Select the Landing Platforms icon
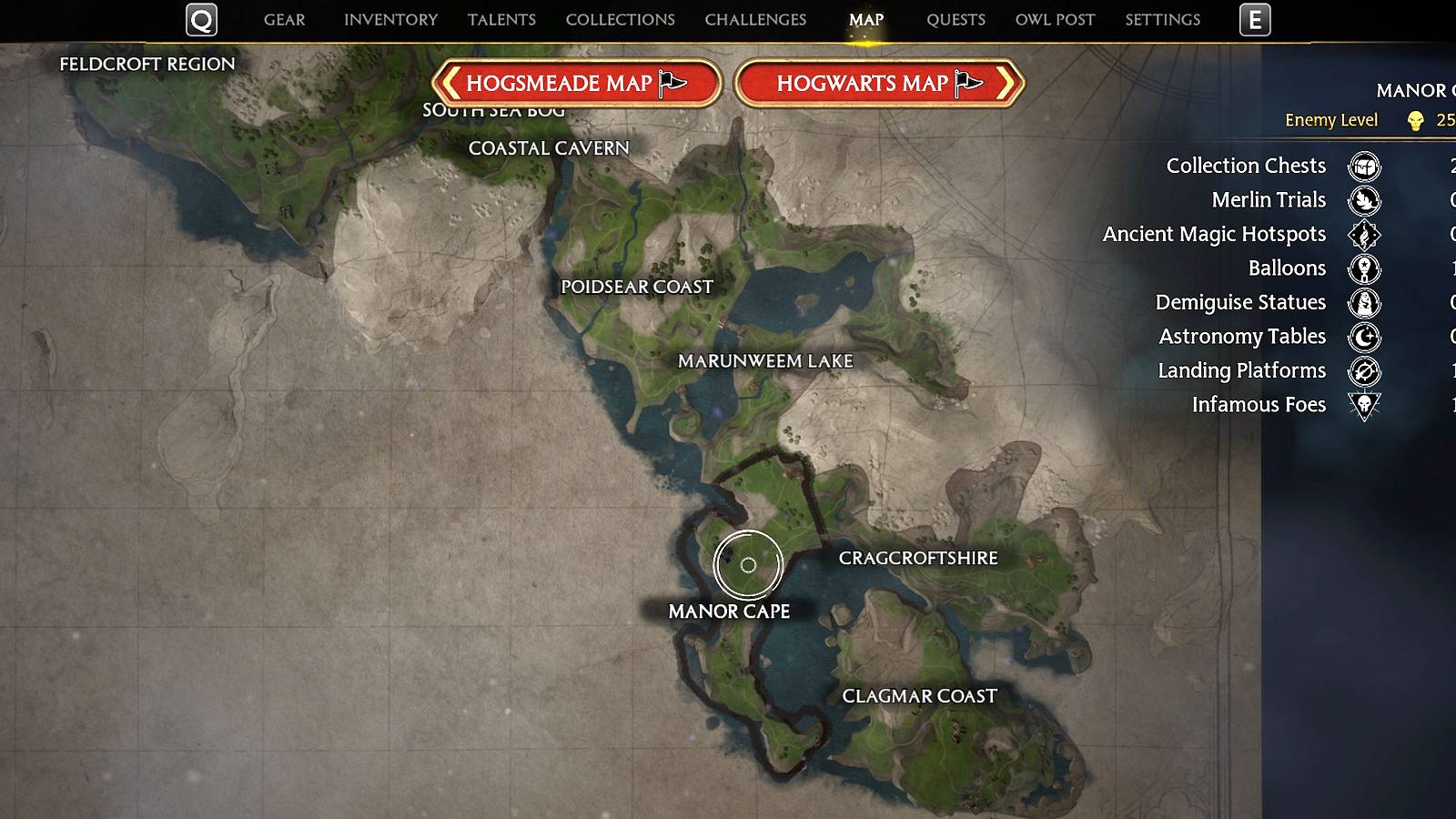Screen dimensions: 1456x819 click(1362, 371)
